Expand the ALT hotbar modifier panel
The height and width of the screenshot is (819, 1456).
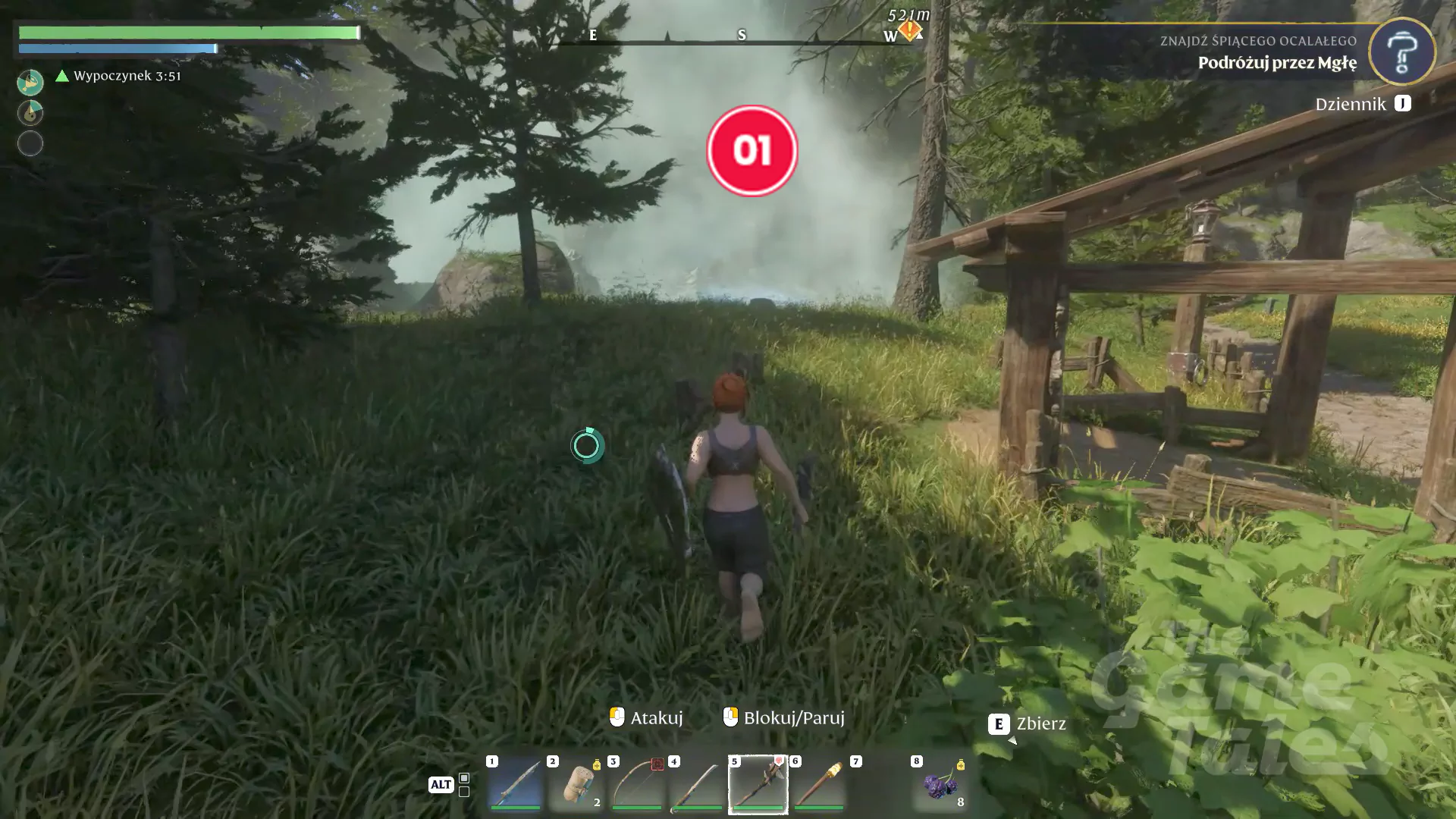442,784
